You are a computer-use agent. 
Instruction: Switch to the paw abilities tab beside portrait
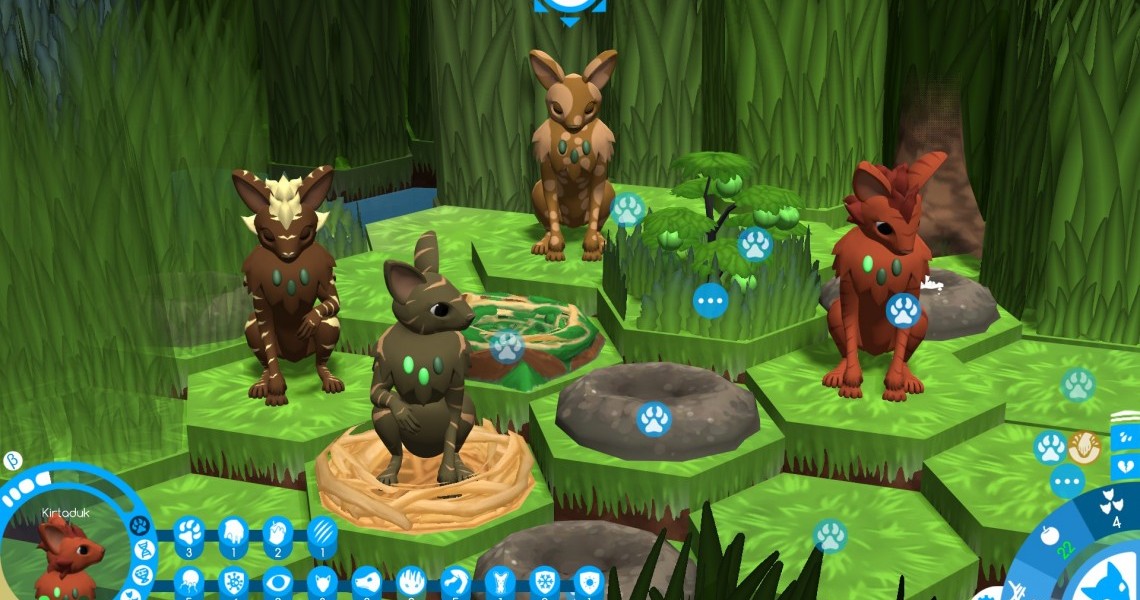pyautogui.click(x=139, y=525)
